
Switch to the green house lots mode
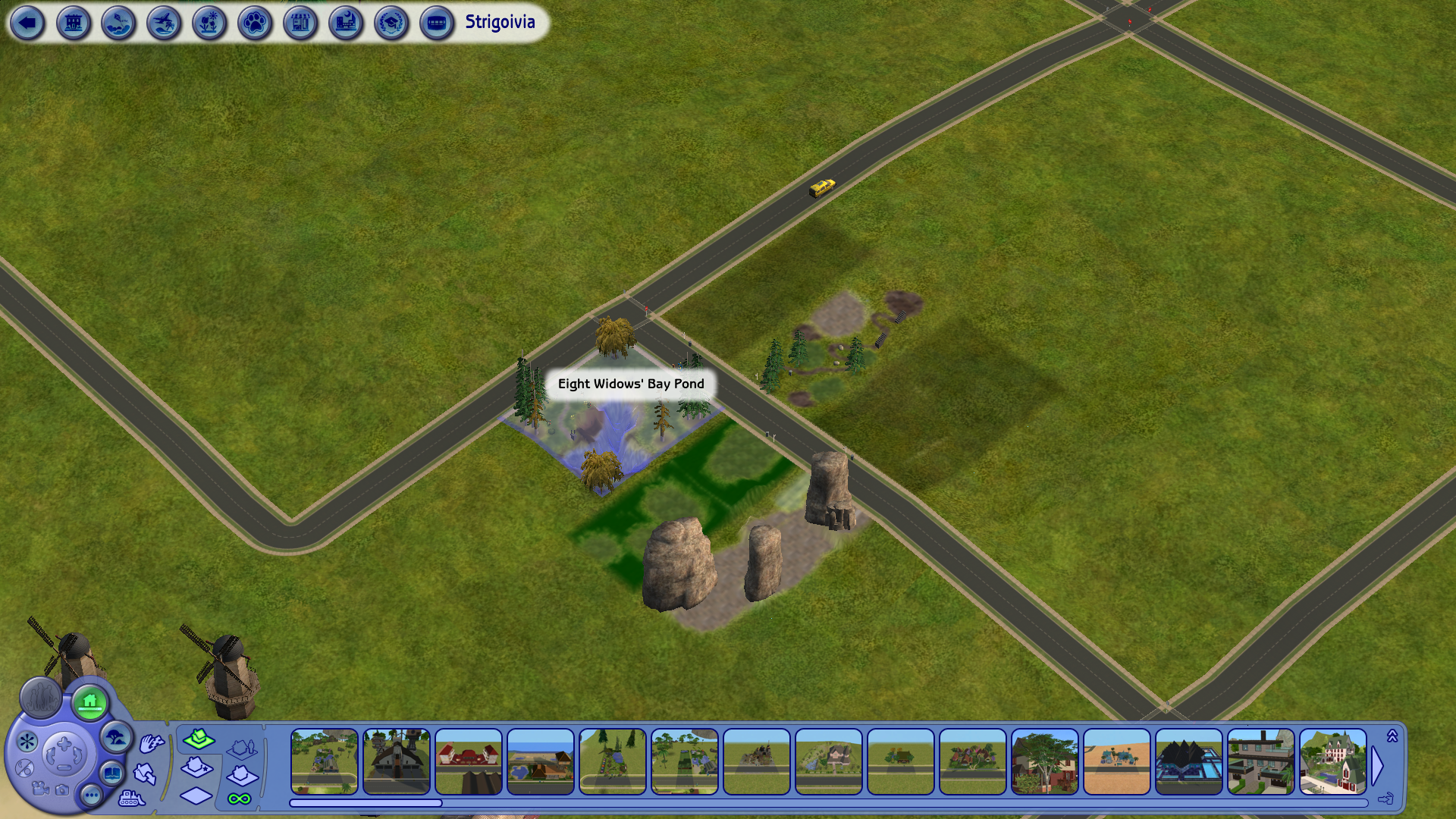pyautogui.click(x=90, y=702)
